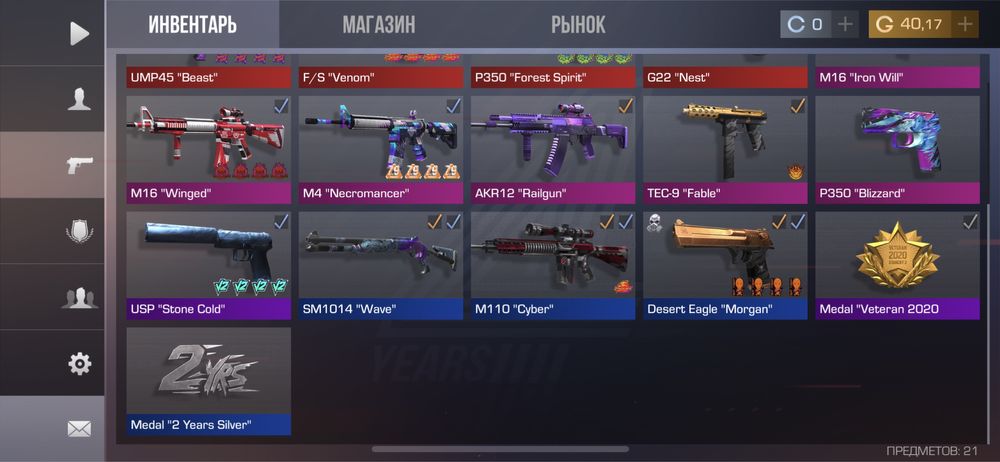Viewport: 1000px width, 462px height.
Task: Pick the AKR12 "Railgun" skin
Action: 553,149
